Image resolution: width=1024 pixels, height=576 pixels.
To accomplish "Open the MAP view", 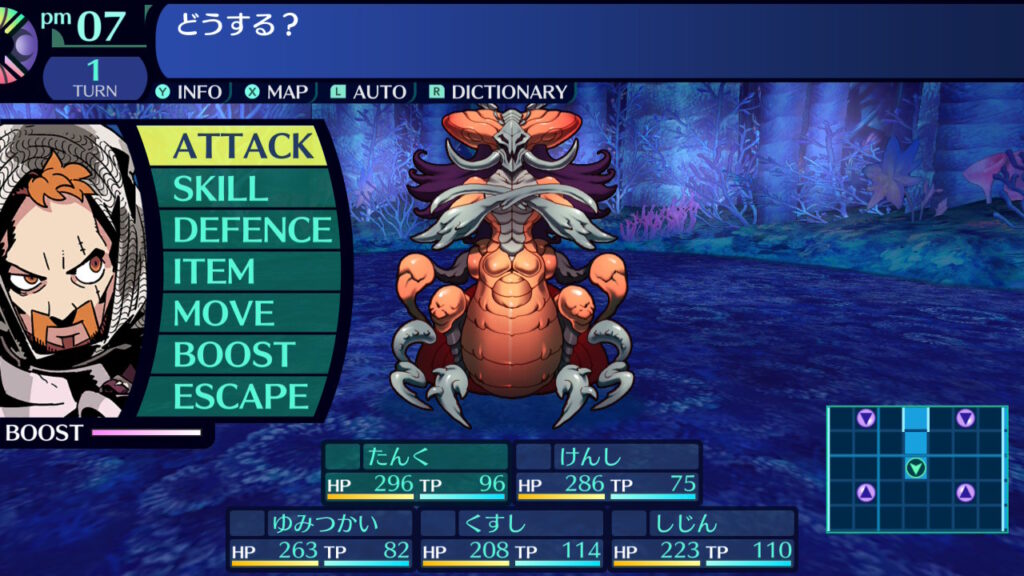I will [x=278, y=92].
